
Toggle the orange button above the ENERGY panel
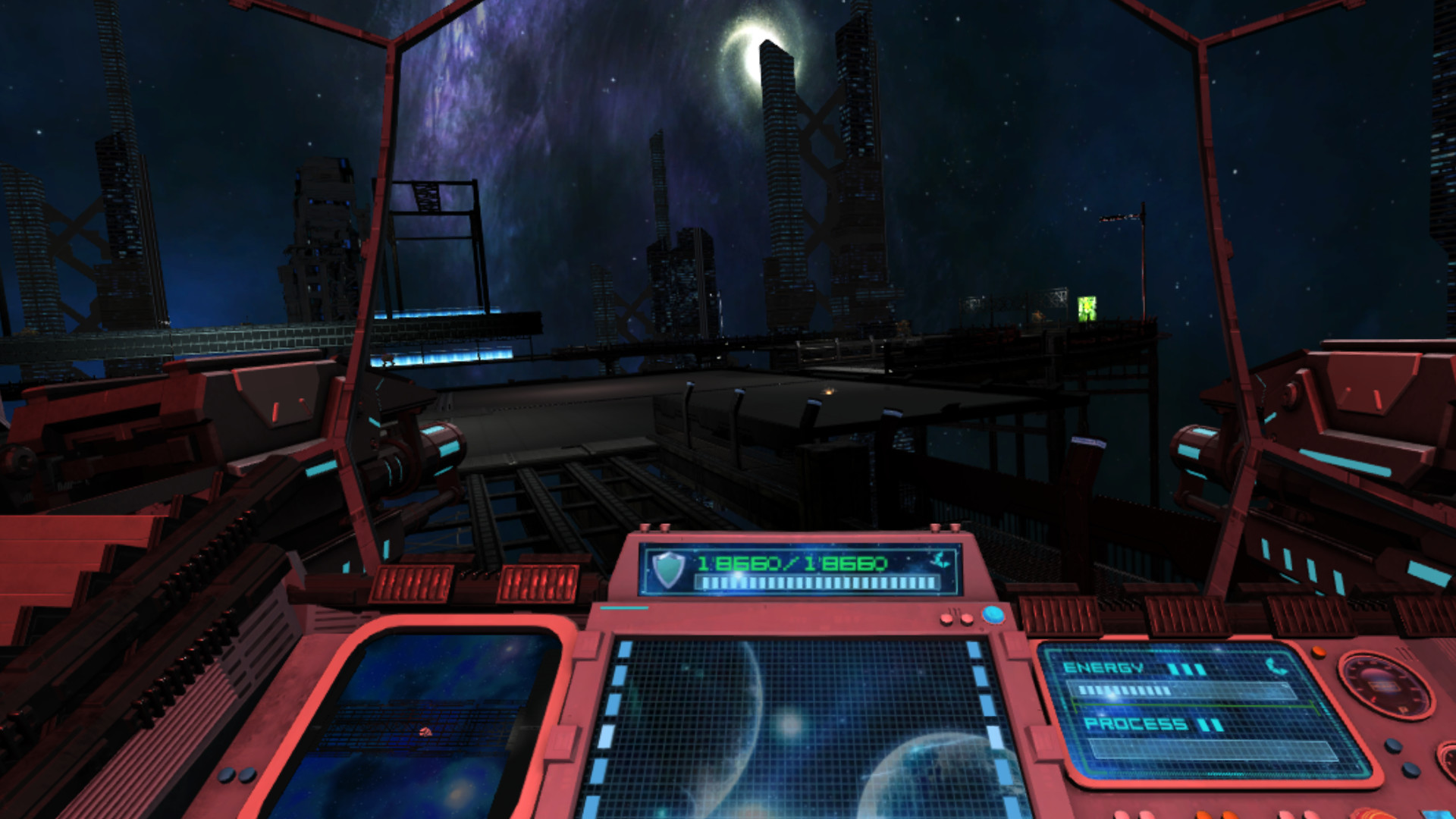point(1319,653)
